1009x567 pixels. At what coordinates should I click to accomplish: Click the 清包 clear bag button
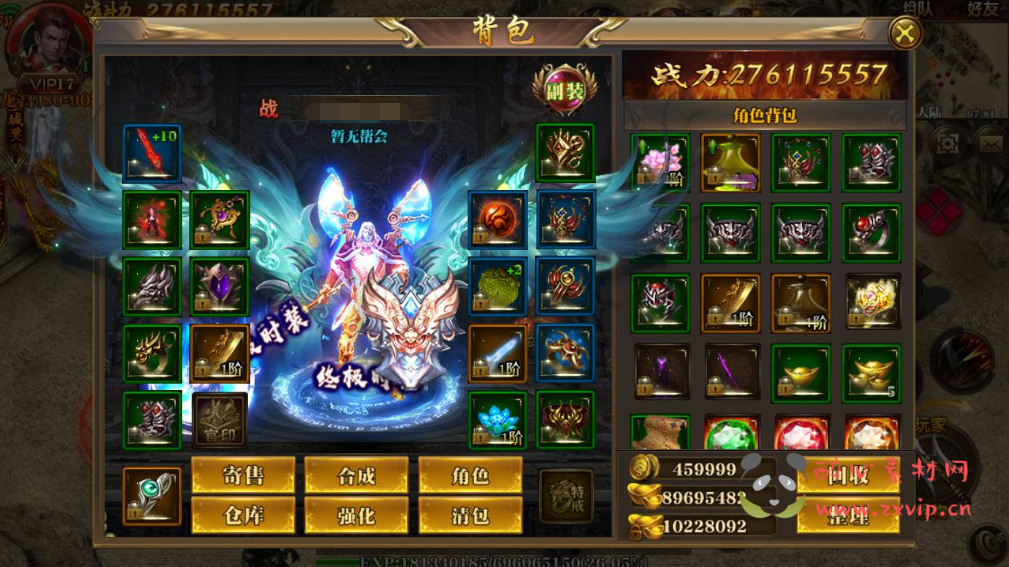coord(470,516)
